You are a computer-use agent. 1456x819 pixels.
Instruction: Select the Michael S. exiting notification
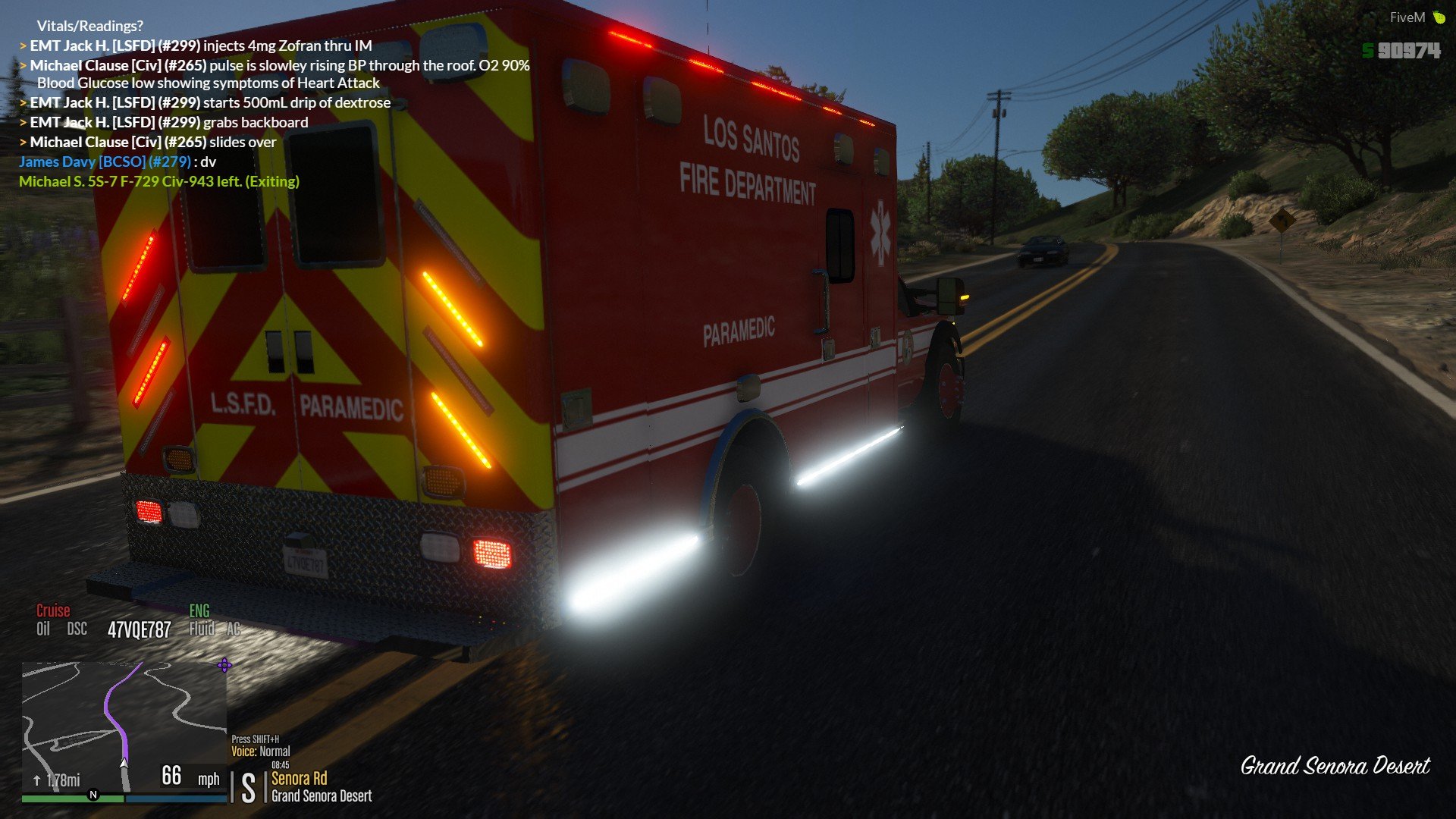[x=159, y=181]
